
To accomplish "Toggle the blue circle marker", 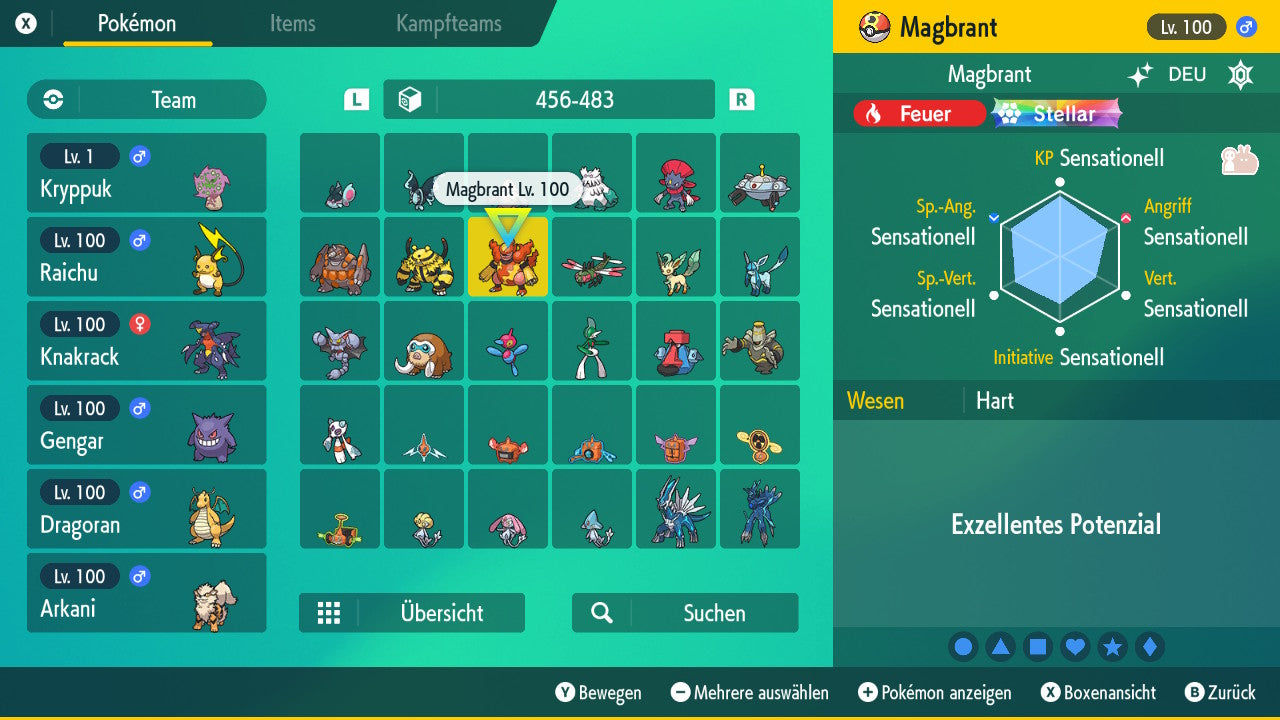I will 963,646.
